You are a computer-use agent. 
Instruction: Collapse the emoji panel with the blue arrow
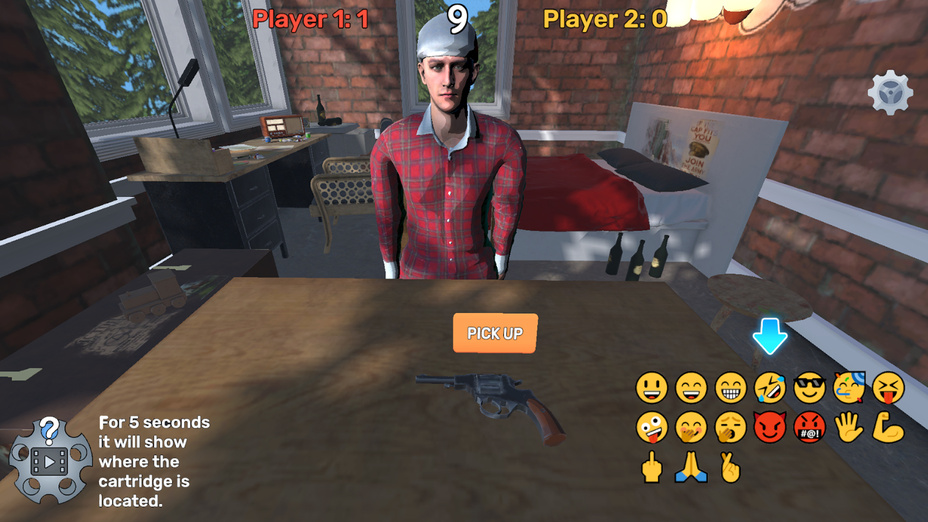pyautogui.click(x=770, y=337)
